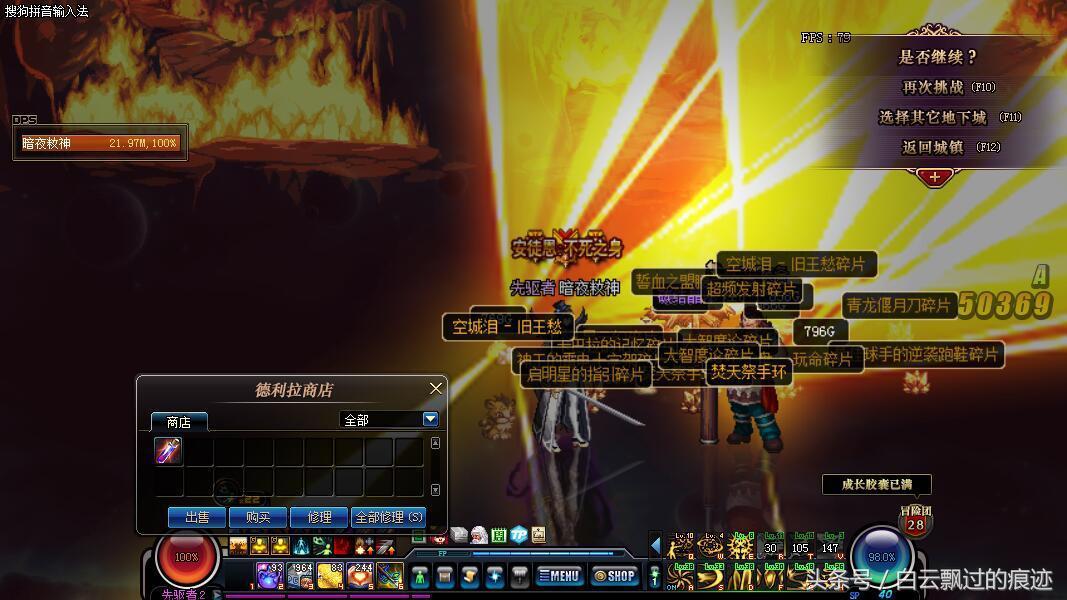Close the 德利拉商店 shop window
Screen dimensions: 1067x600
[436, 388]
